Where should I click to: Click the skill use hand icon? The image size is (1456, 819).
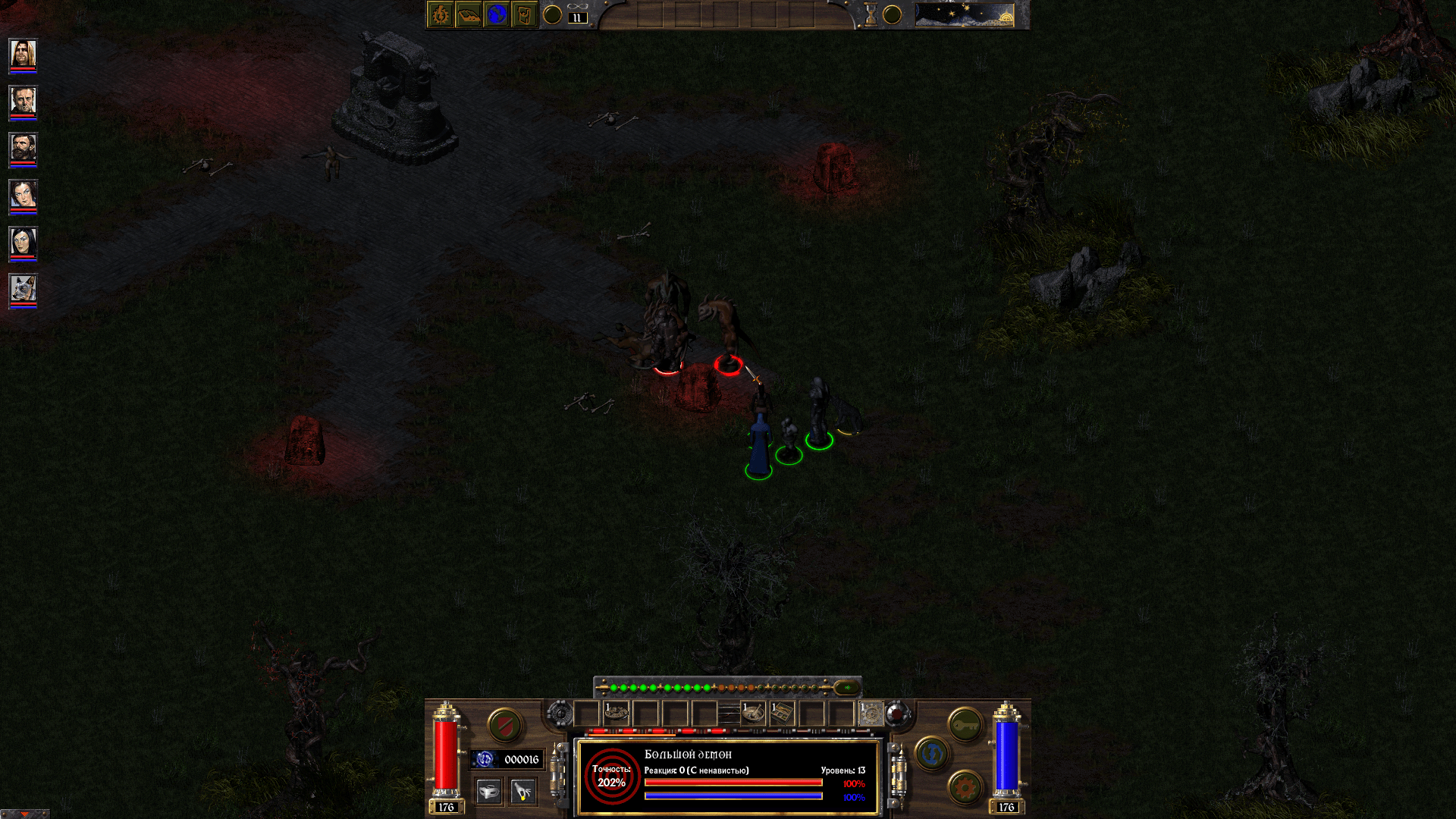click(x=522, y=792)
